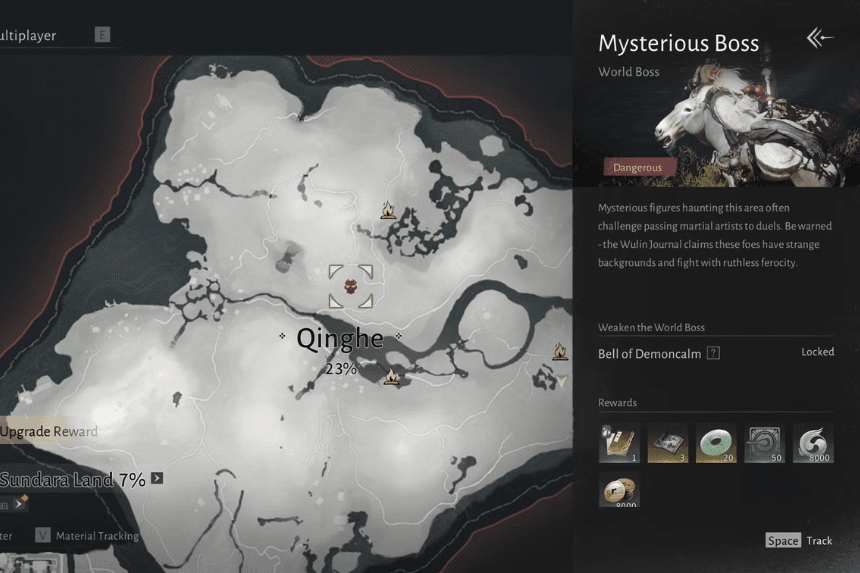Inspect the map fragment reward icon
860x573 pixels.
667,443
